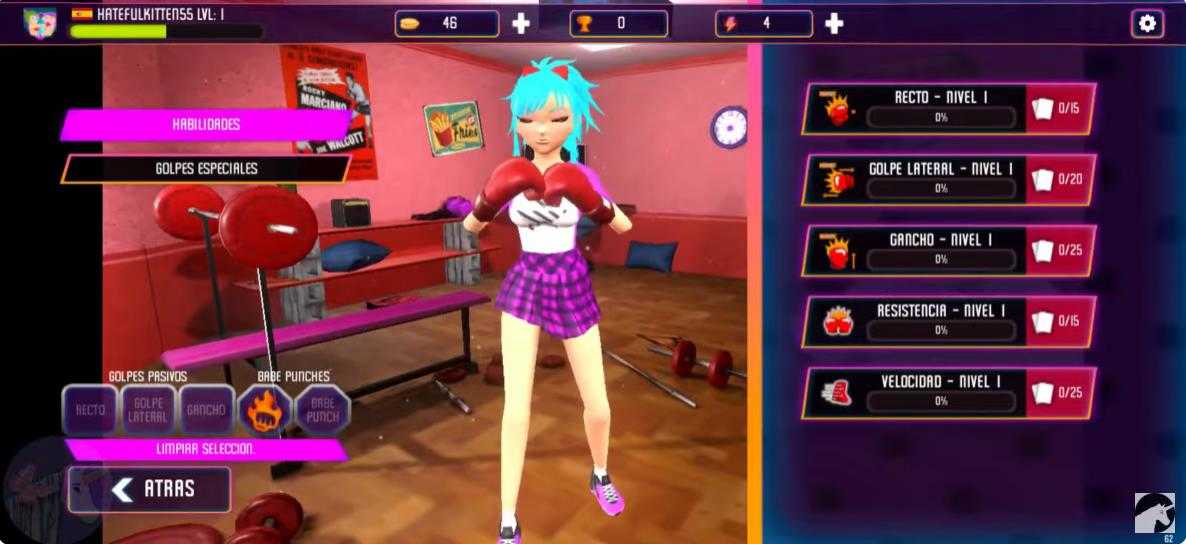Image resolution: width=1186 pixels, height=544 pixels.
Task: Open the settings gear menu
Action: coord(1147,23)
